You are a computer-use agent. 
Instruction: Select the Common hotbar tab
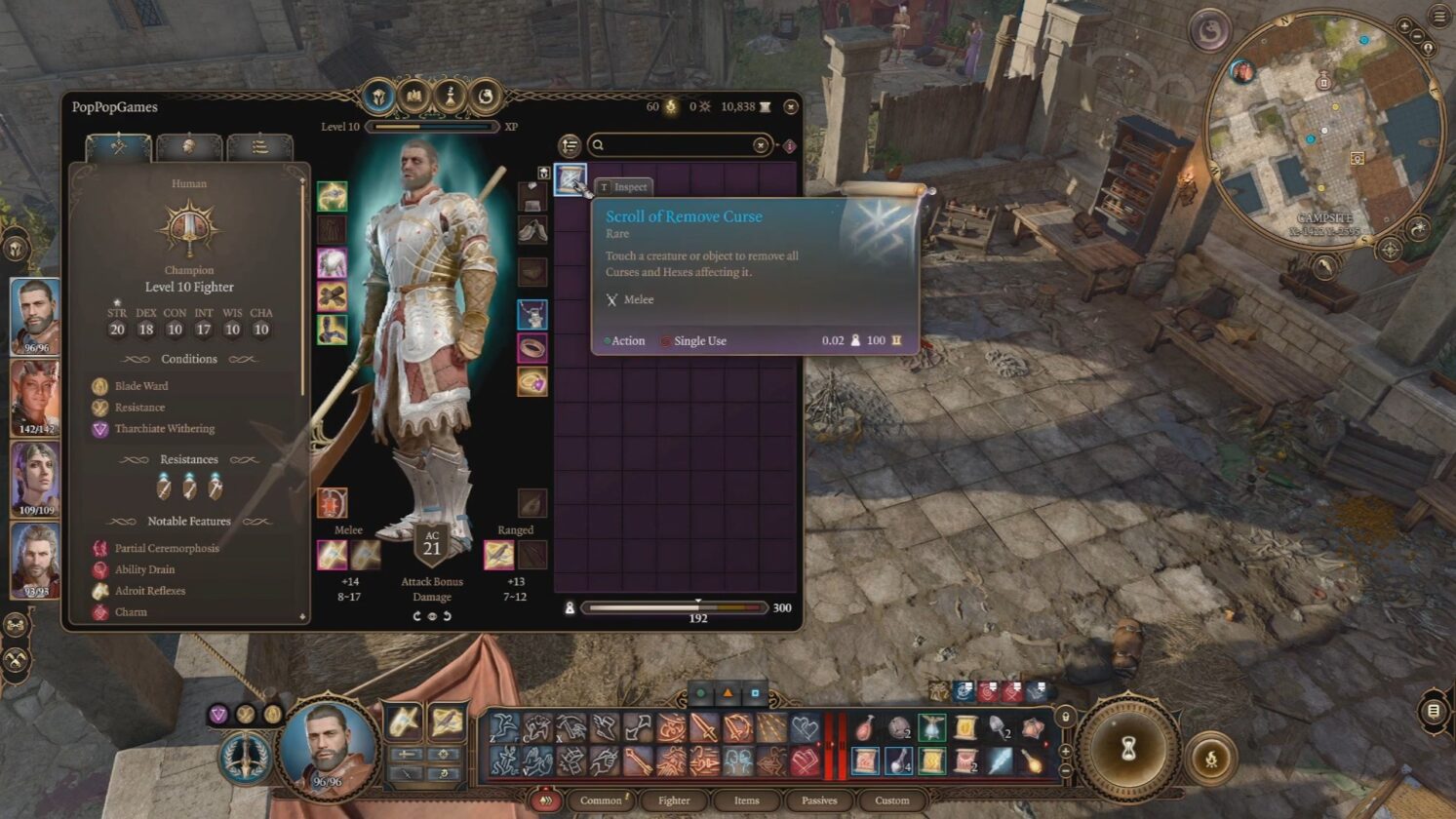pyautogui.click(x=601, y=800)
